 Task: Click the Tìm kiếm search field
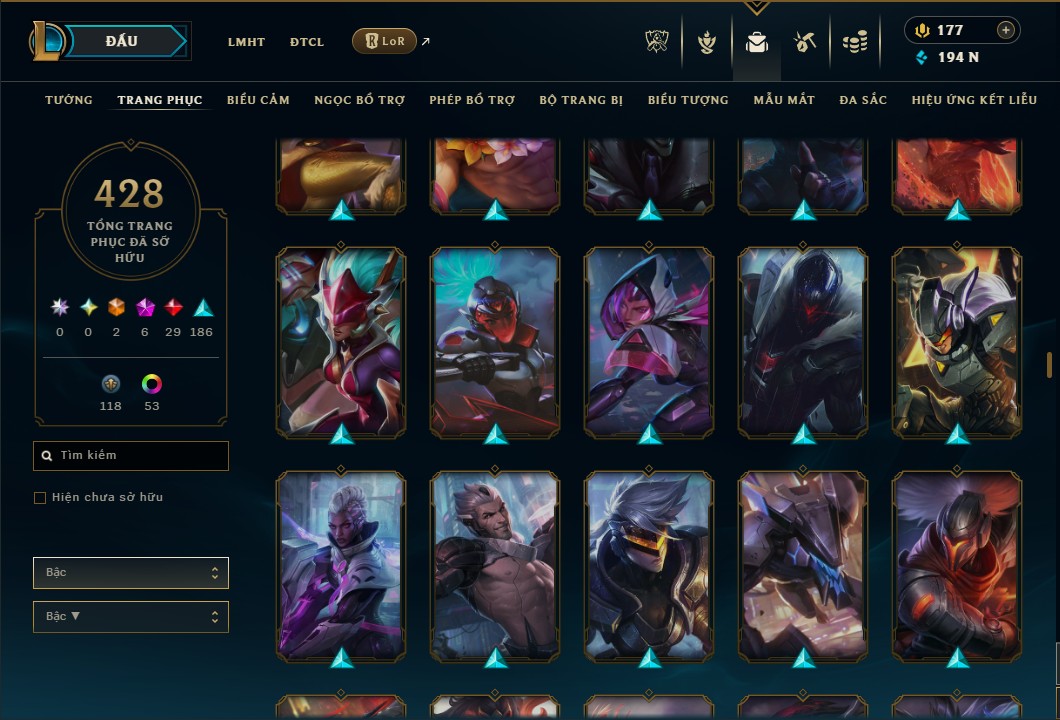(x=131, y=456)
